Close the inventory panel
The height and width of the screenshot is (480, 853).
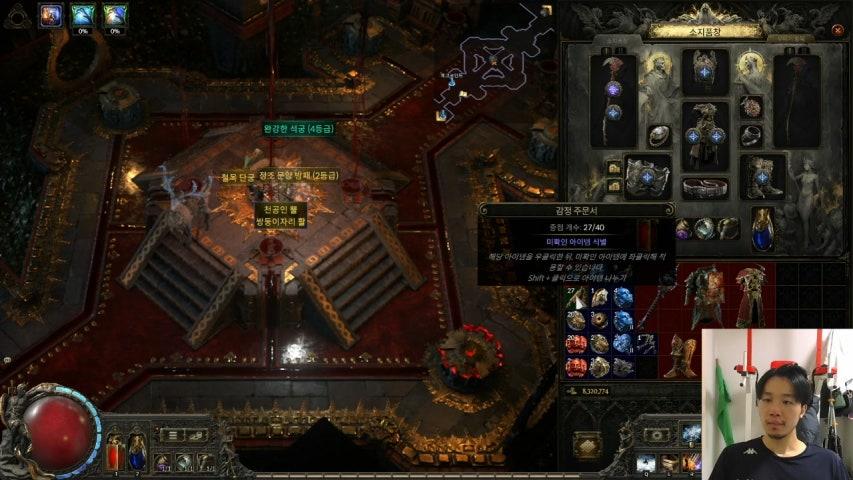point(837,31)
